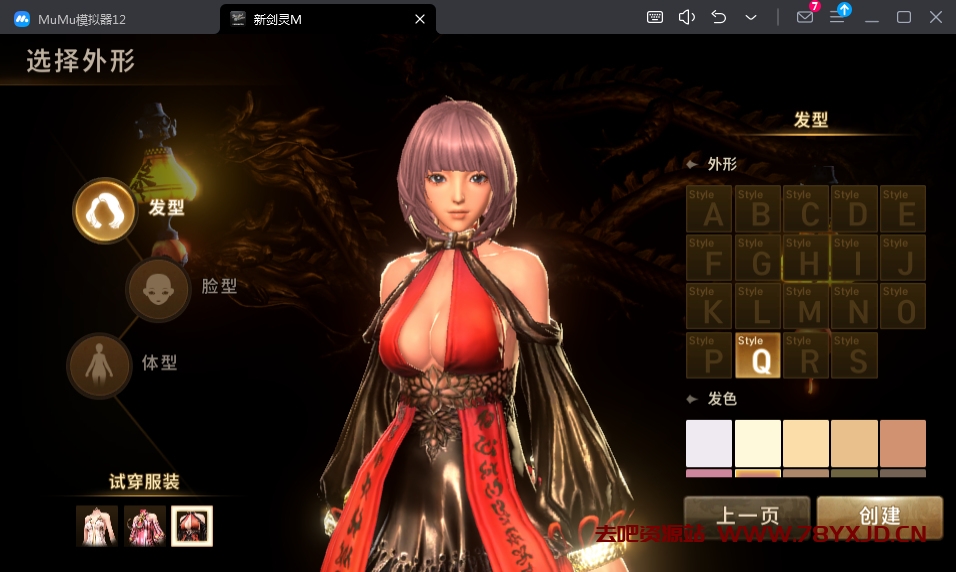
Task: Select the red and black outfit preview
Action: [x=192, y=526]
